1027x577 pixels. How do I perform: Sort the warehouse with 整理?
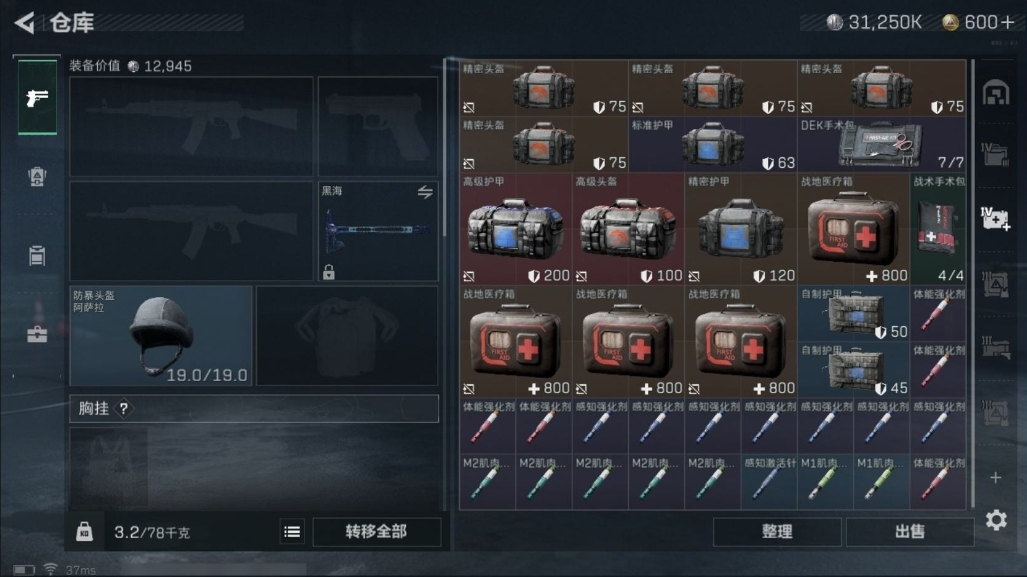(777, 532)
